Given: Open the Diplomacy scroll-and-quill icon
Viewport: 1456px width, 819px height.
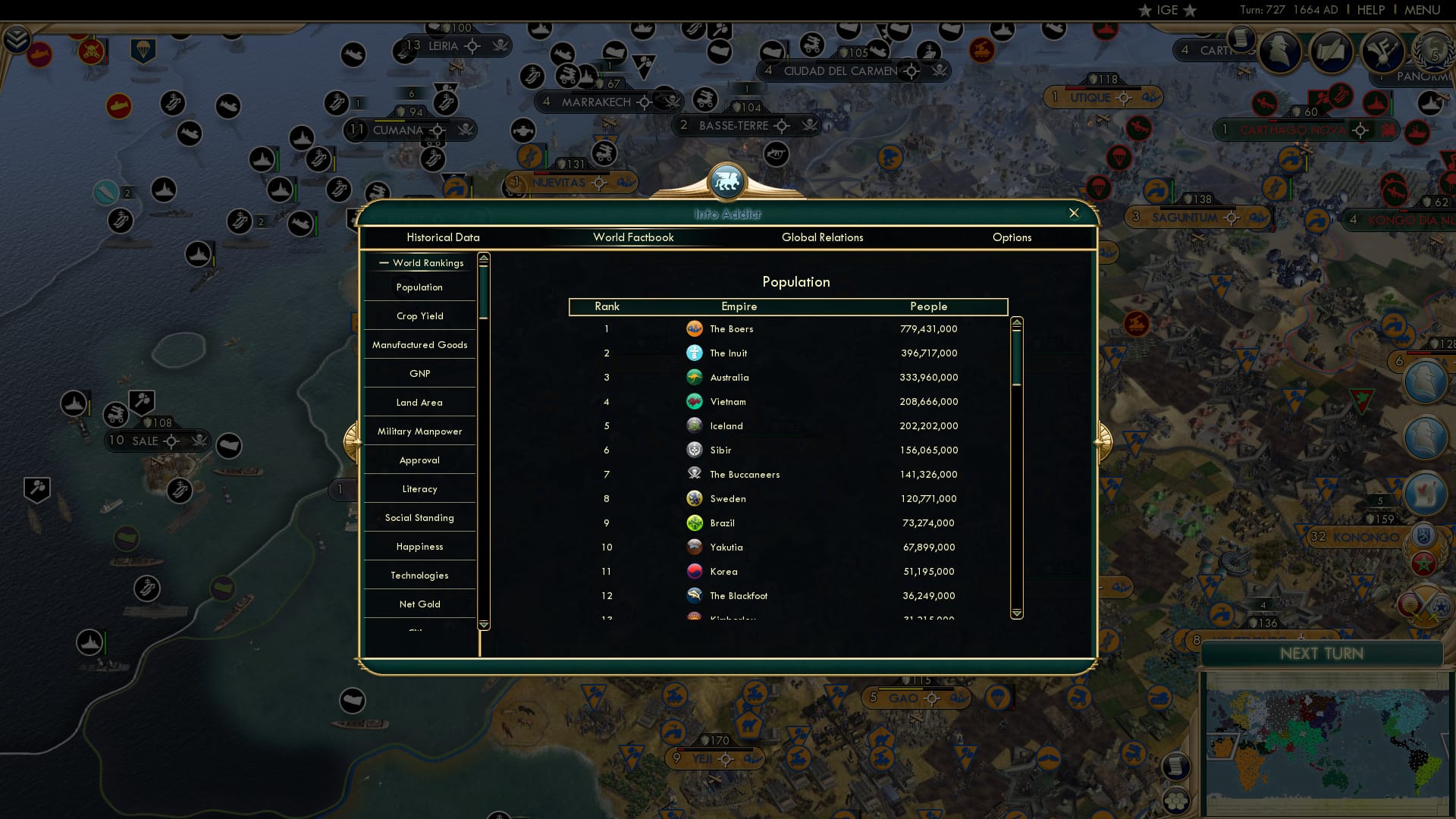Looking at the screenshot, I should (1331, 50).
